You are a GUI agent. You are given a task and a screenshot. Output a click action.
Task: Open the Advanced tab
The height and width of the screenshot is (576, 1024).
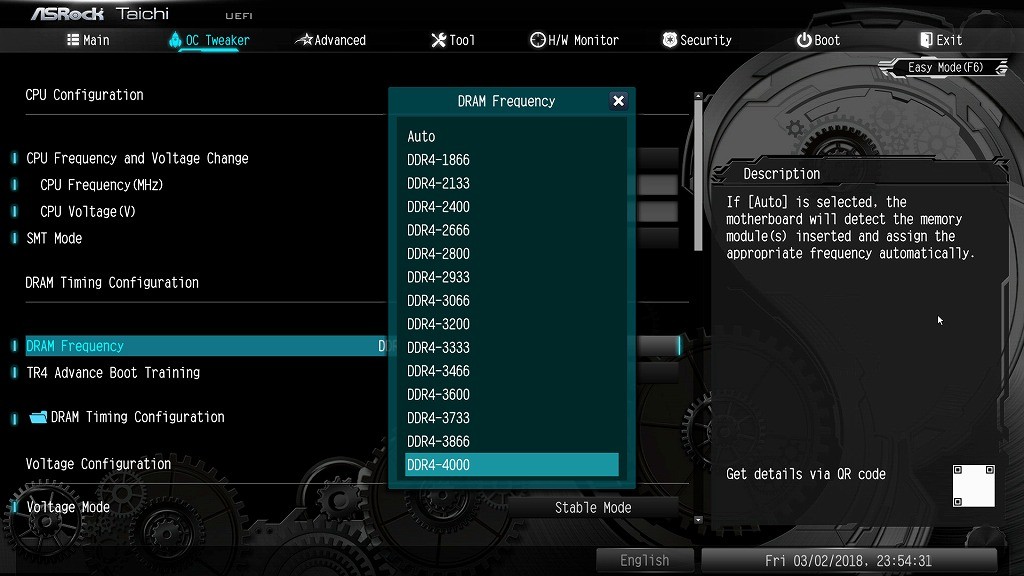point(331,40)
